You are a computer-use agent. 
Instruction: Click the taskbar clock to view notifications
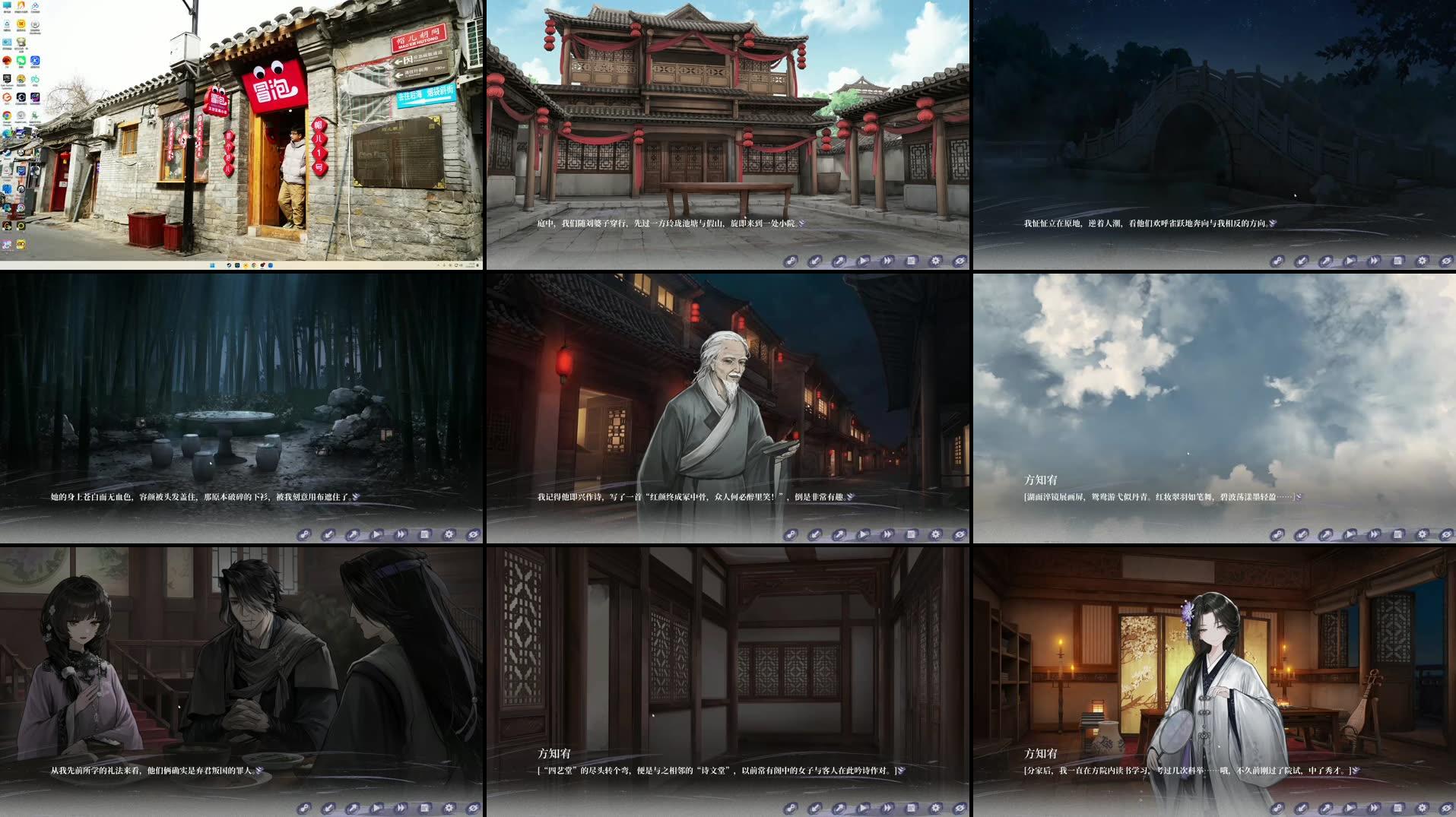471,264
